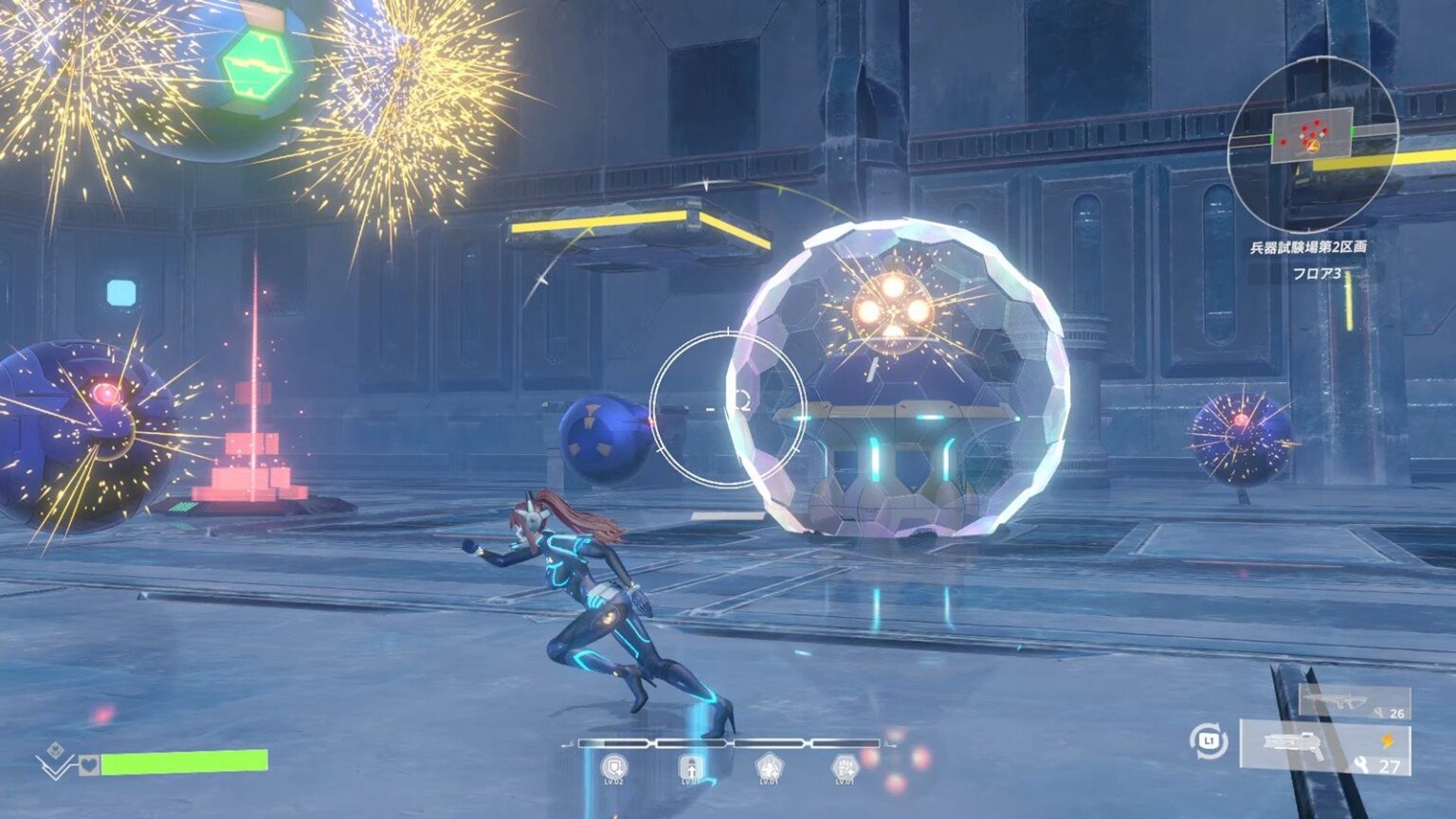Click the L1 weapon swap icon
This screenshot has height=819, width=1456.
(x=1207, y=741)
